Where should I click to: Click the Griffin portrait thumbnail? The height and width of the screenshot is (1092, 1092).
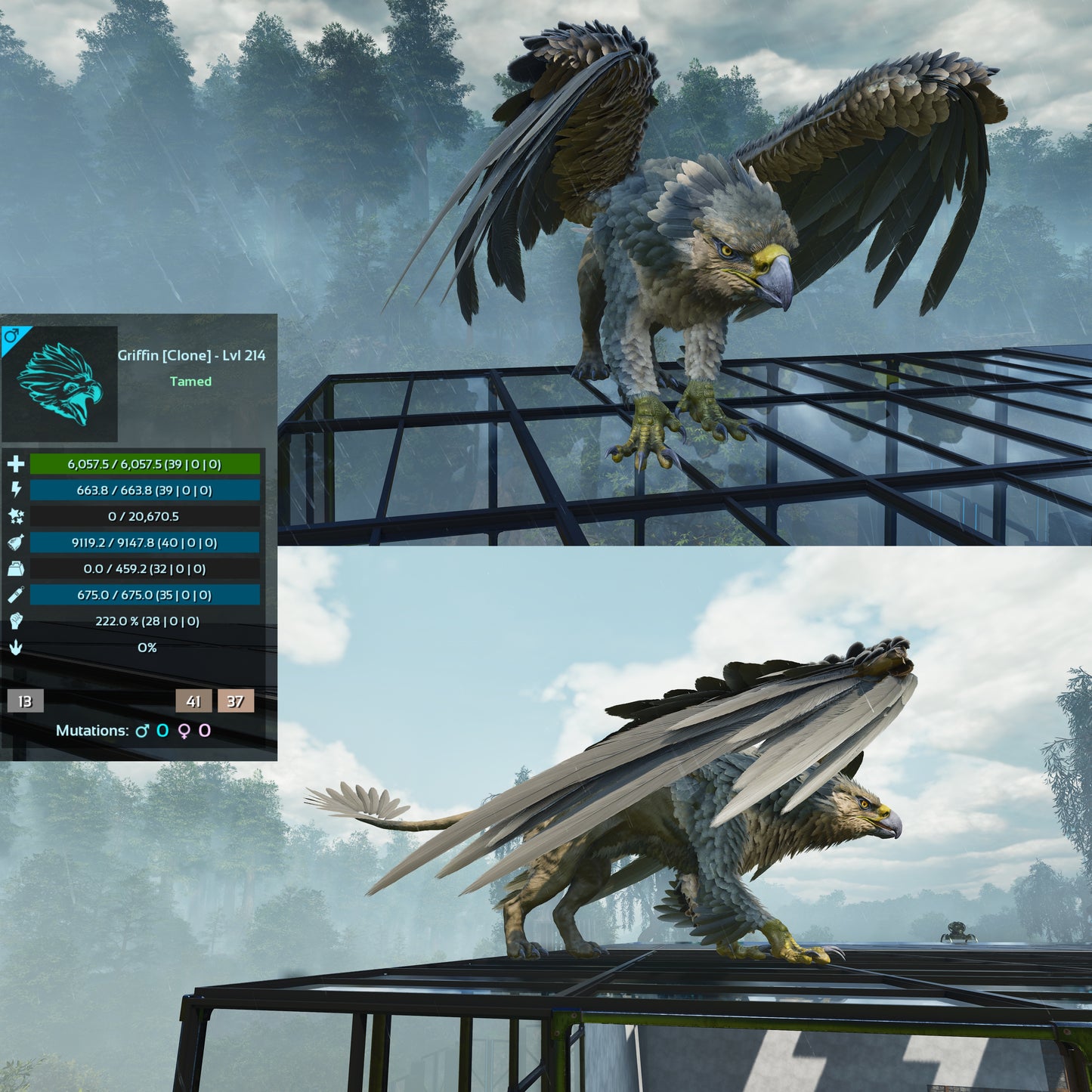point(60,384)
